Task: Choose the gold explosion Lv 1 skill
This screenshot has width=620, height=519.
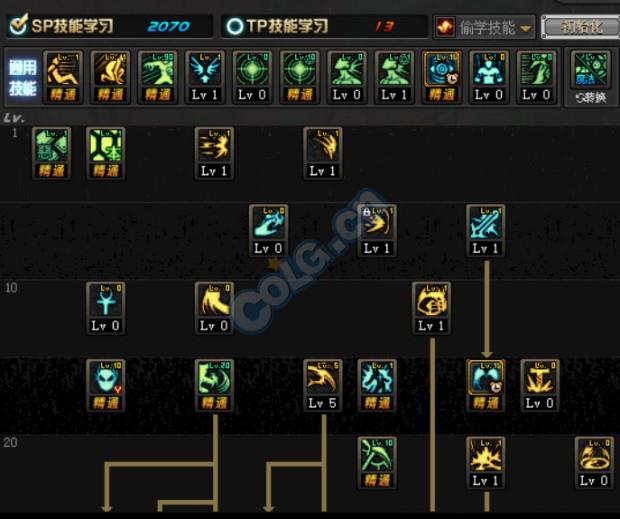Action: pyautogui.click(x=485, y=461)
